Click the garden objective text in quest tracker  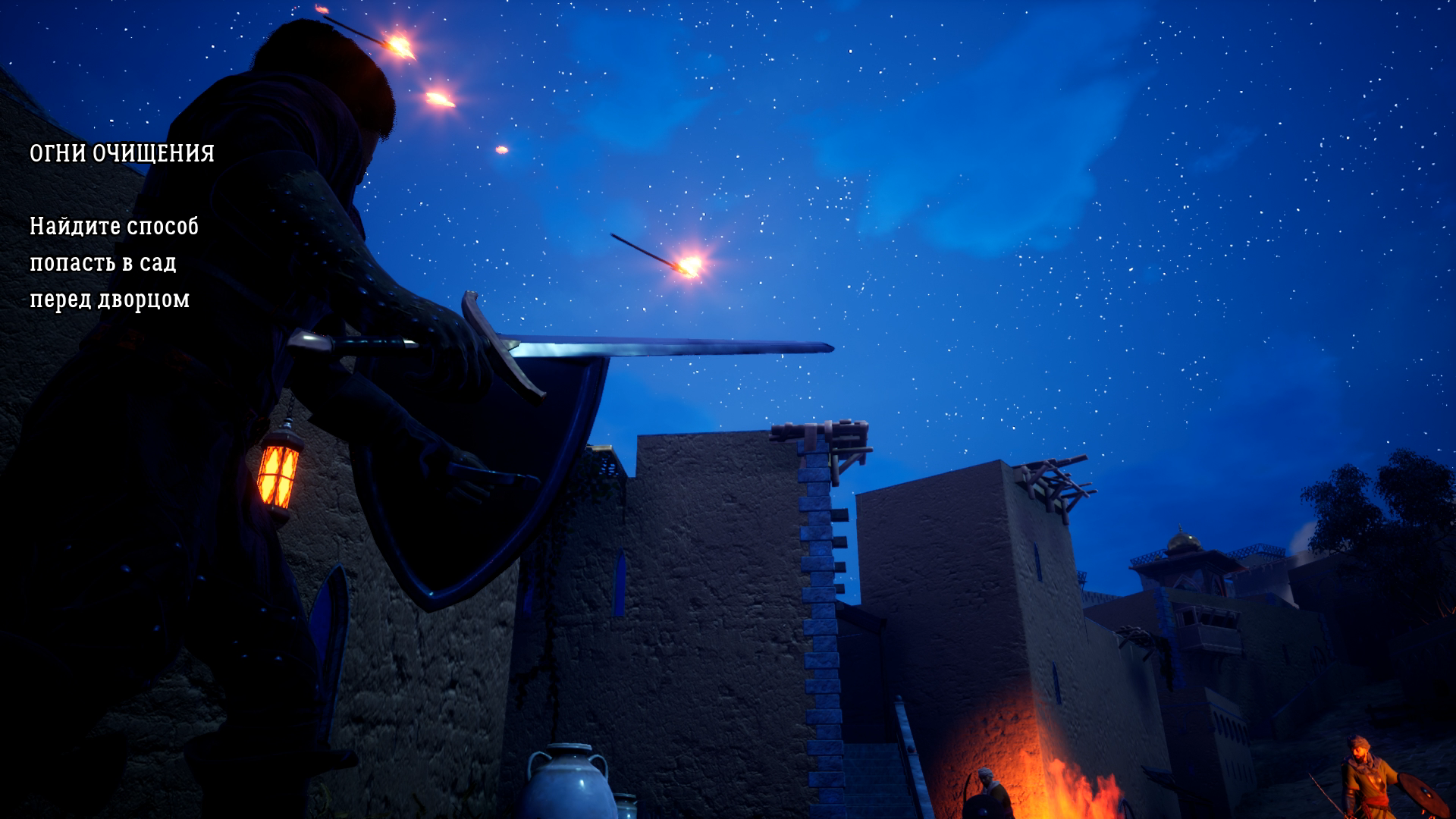114,262
